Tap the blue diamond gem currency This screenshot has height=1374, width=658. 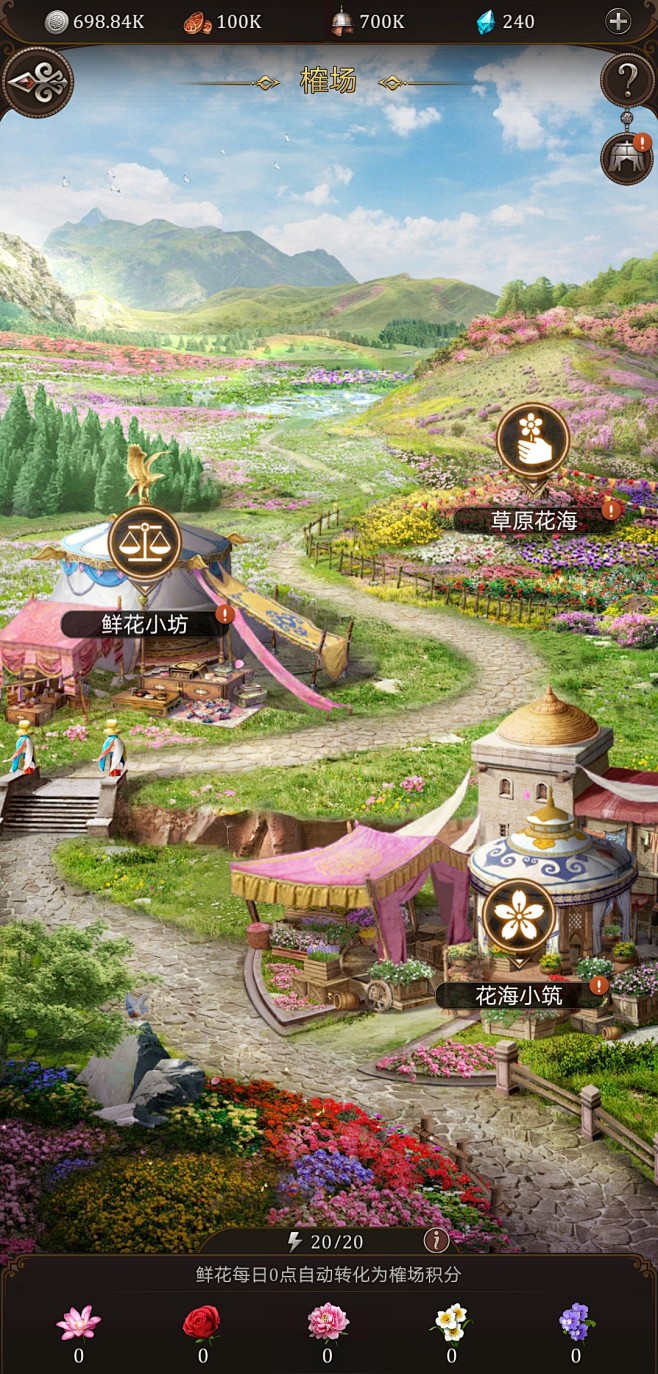point(486,21)
